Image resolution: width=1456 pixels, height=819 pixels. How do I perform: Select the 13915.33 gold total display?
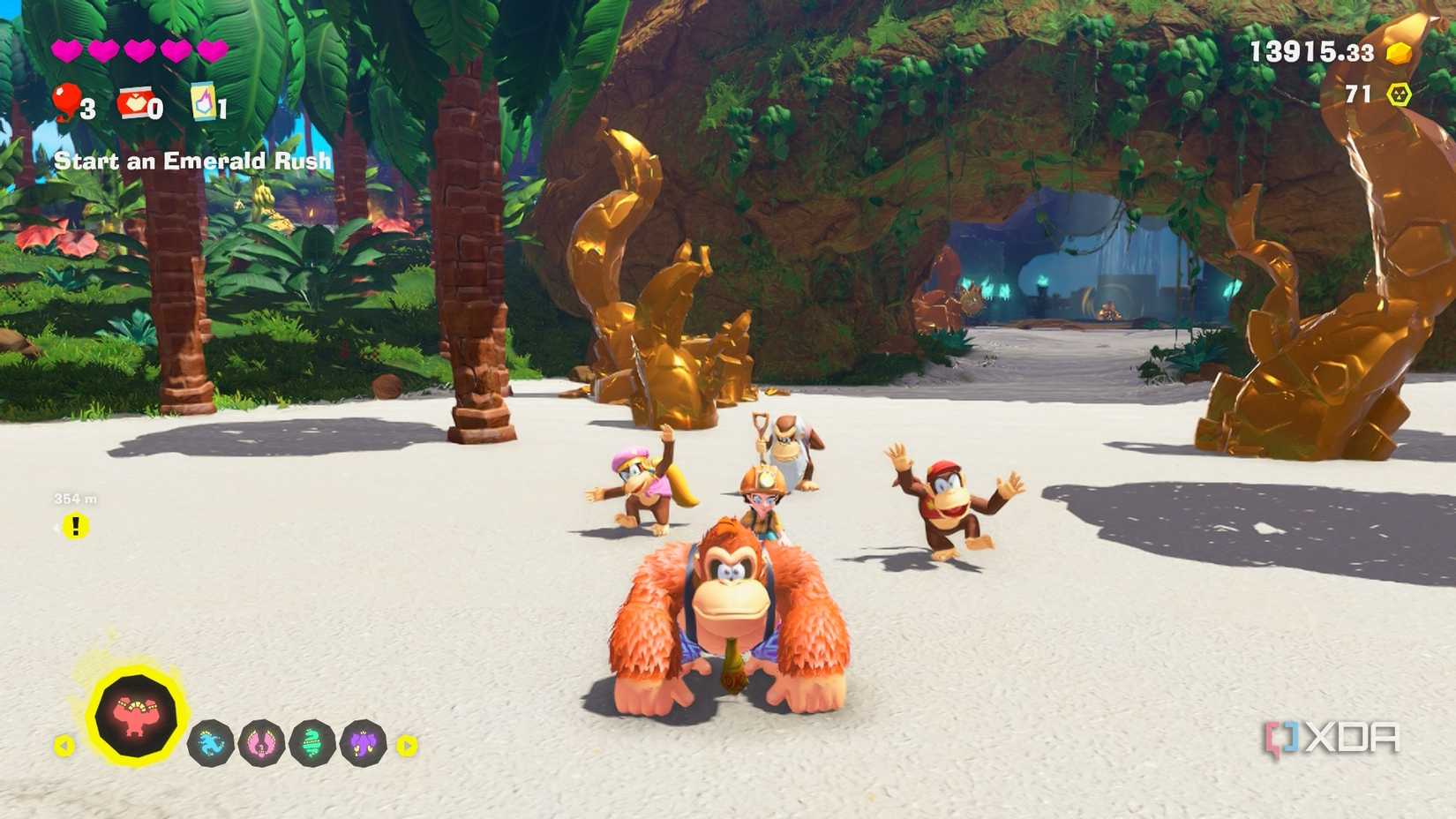[x=1315, y=51]
